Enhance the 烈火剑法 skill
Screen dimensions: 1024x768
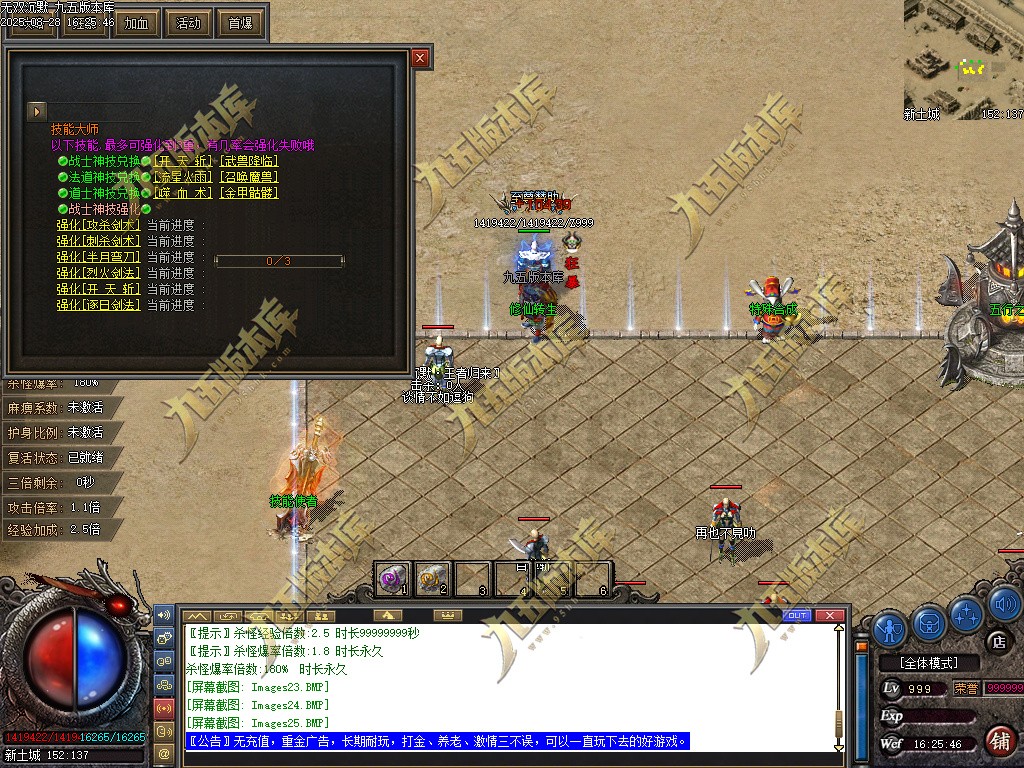point(98,273)
